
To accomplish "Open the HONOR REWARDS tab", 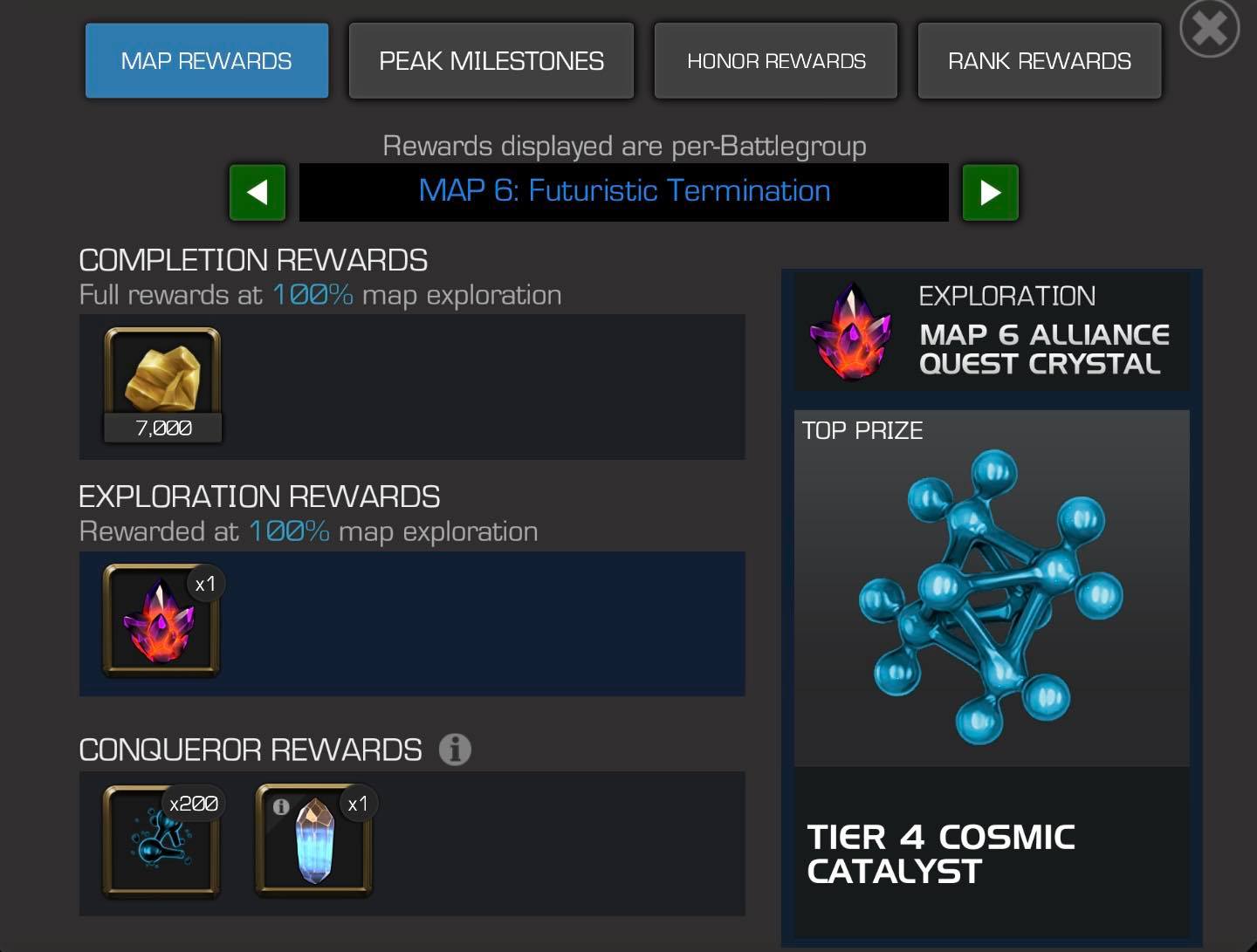I will [775, 60].
